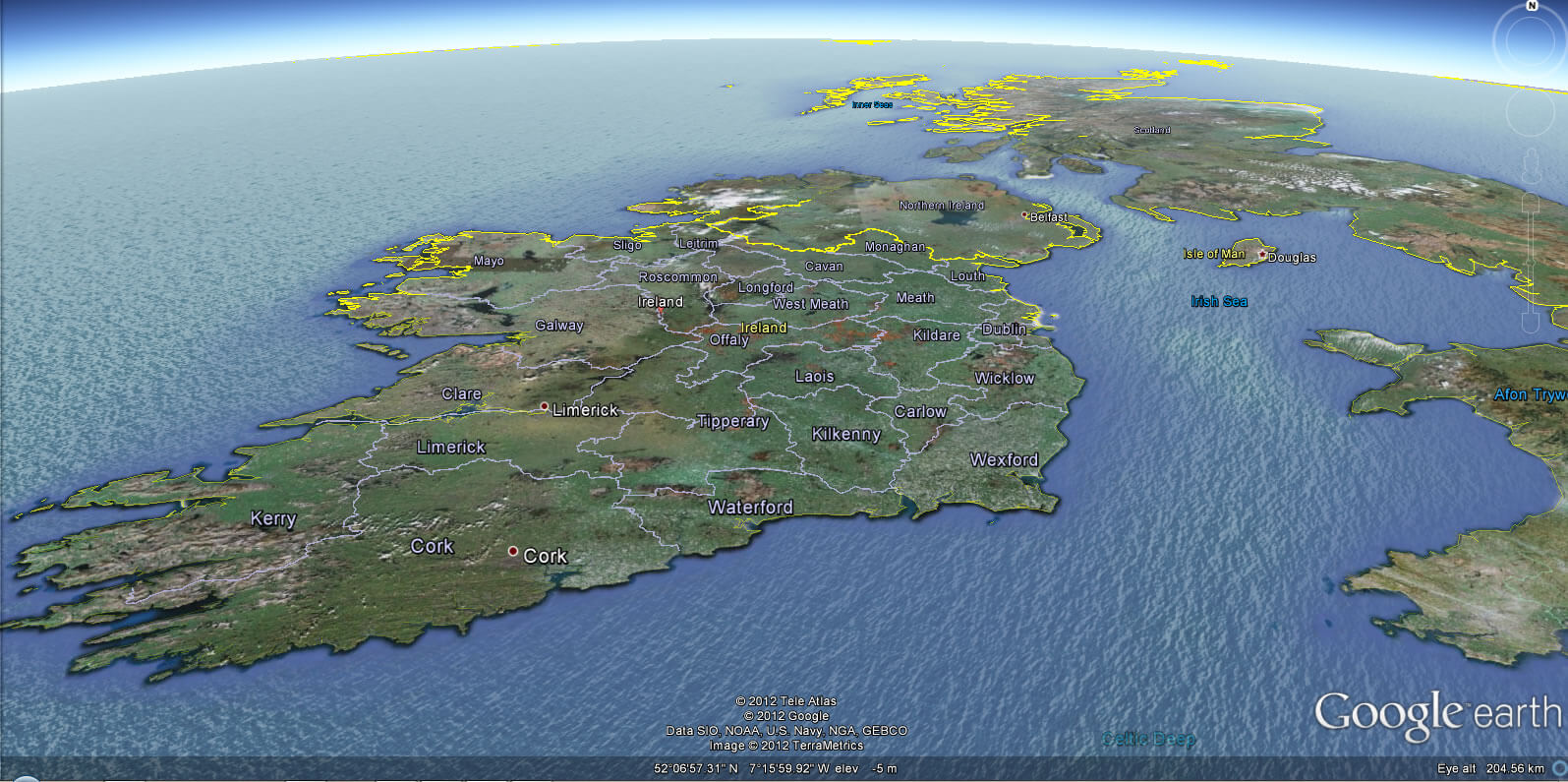The height and width of the screenshot is (782, 1568).
Task: Select the Douglas placemark on the Isle of Man
Action: point(1264,254)
